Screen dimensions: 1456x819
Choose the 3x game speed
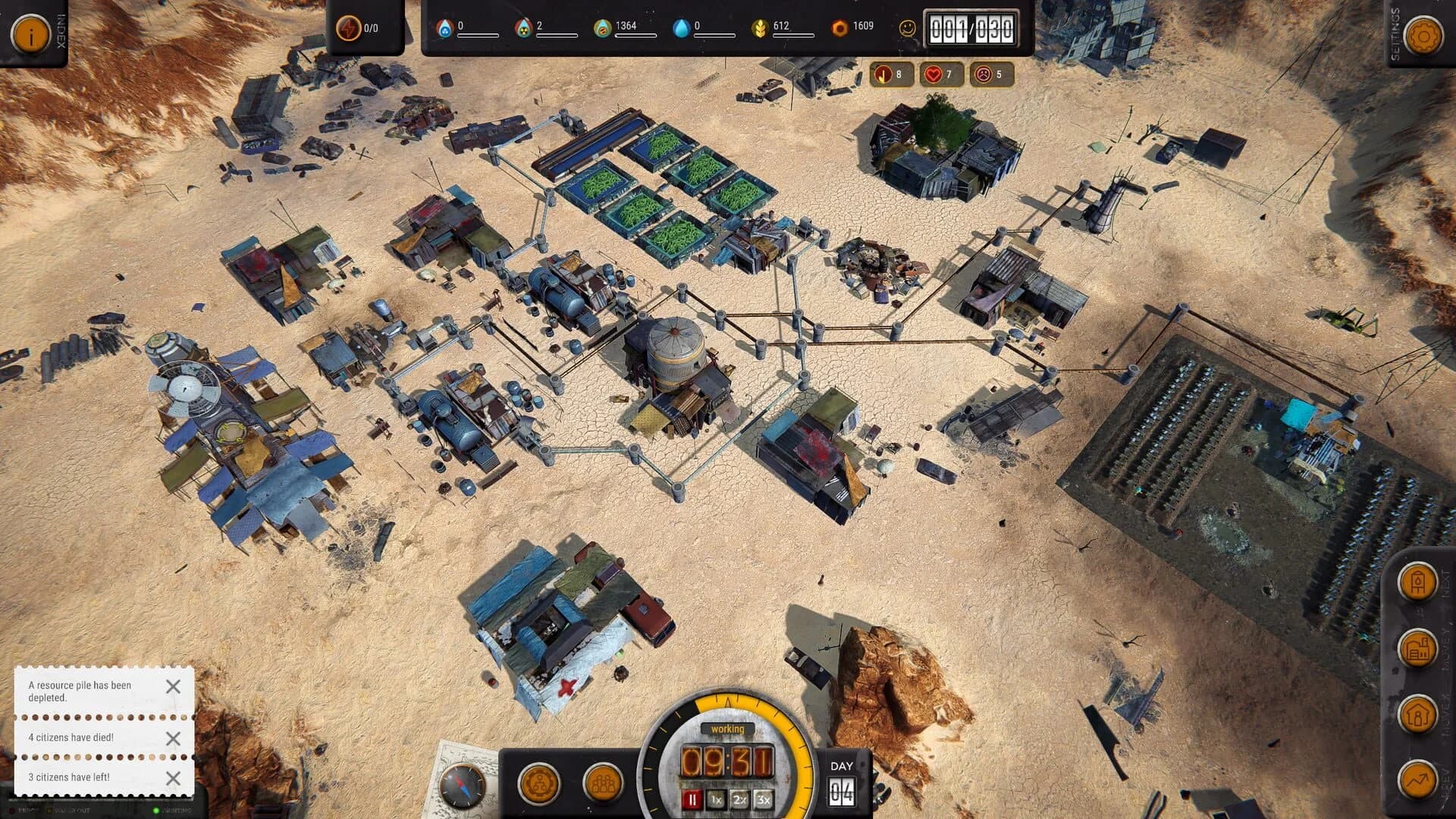pos(763,799)
